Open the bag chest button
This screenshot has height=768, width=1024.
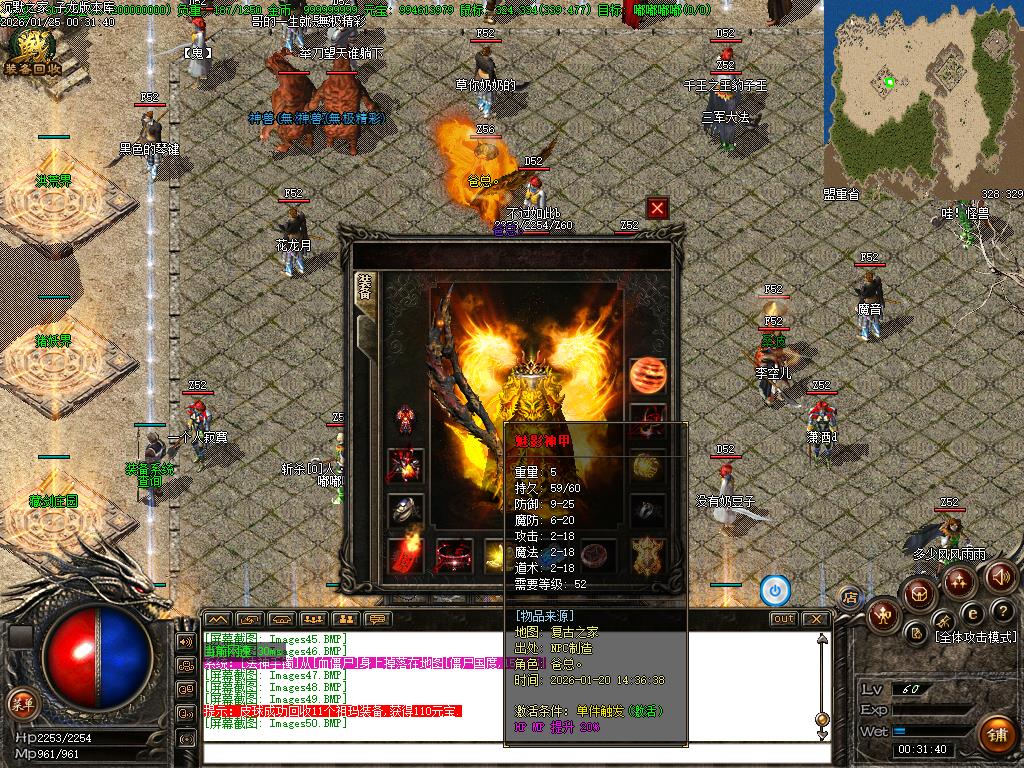918,595
